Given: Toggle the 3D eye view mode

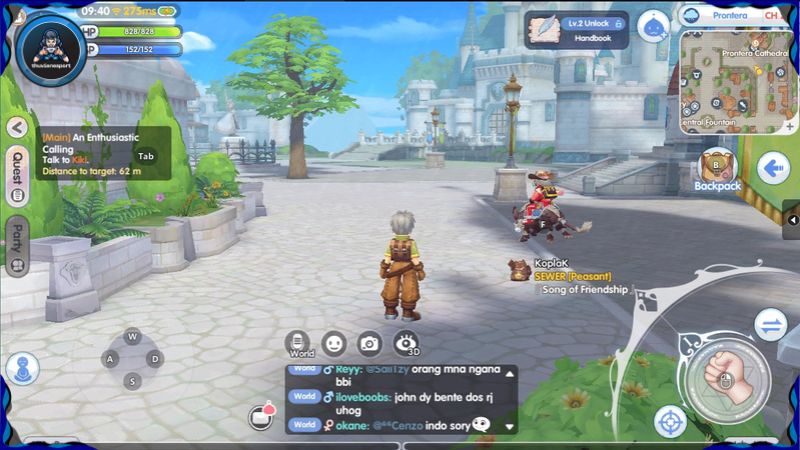Looking at the screenshot, I should (x=405, y=343).
